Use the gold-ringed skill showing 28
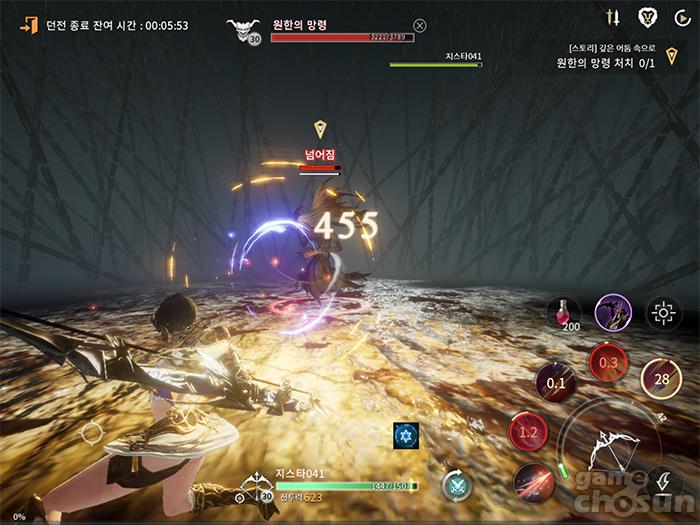This screenshot has width=700, height=525. [x=661, y=378]
